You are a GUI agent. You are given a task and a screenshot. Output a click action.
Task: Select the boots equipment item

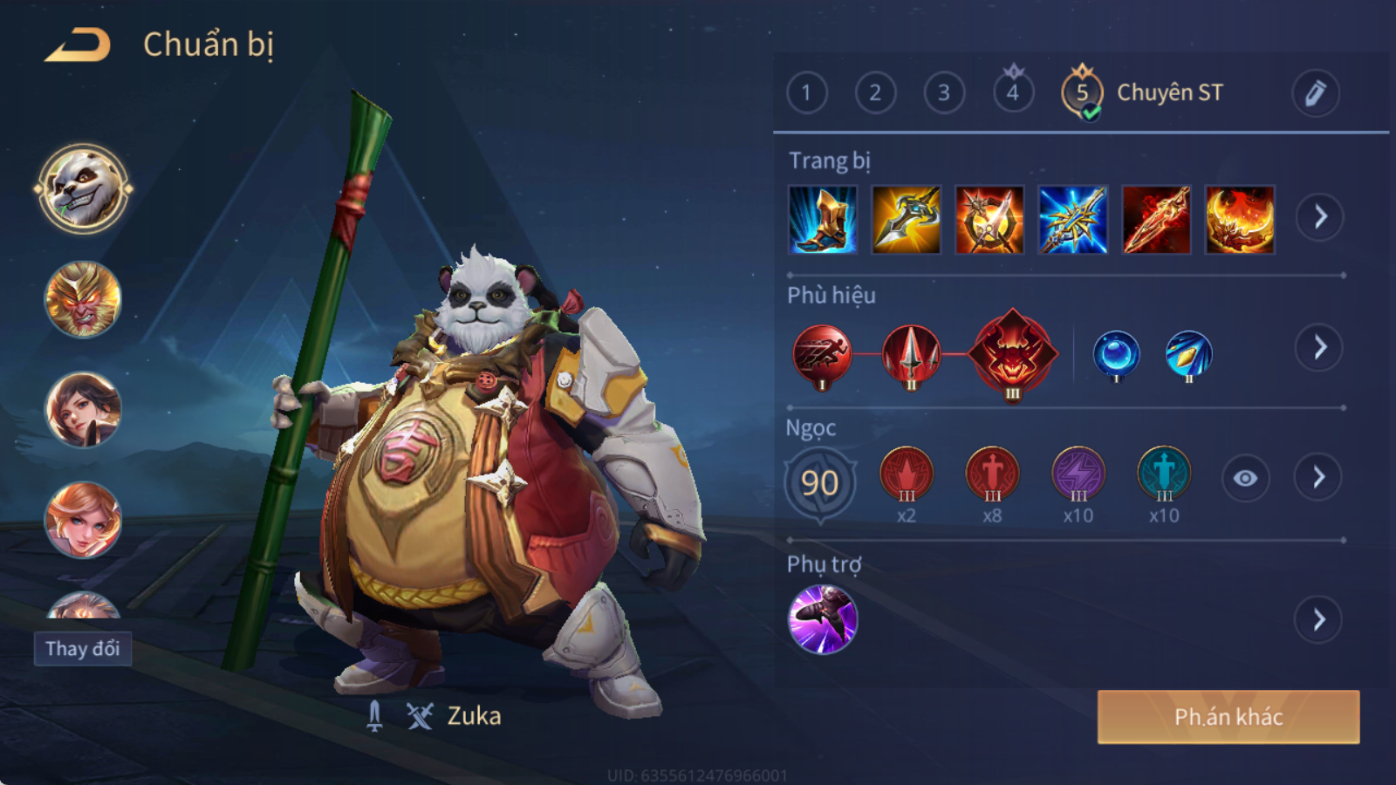(822, 219)
